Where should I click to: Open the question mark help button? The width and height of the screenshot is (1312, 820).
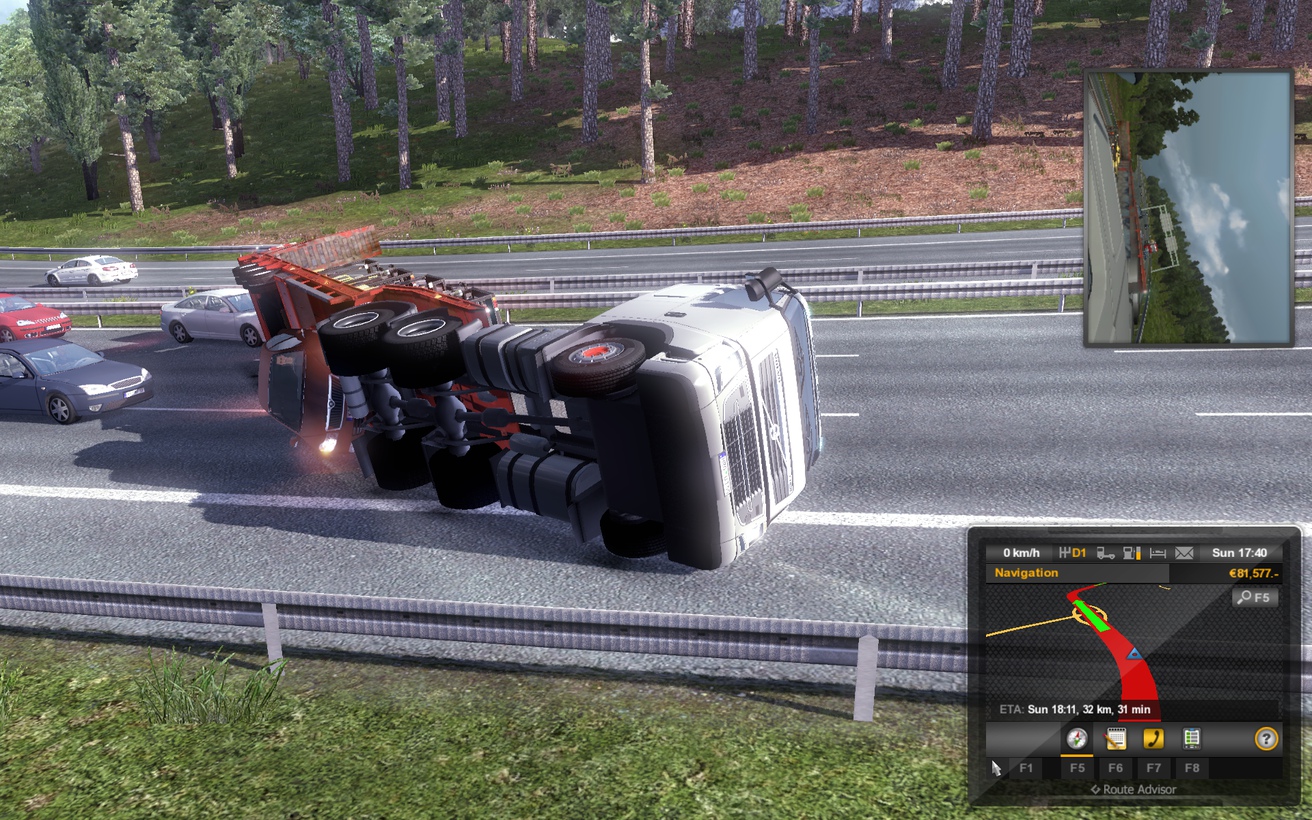[1266, 739]
